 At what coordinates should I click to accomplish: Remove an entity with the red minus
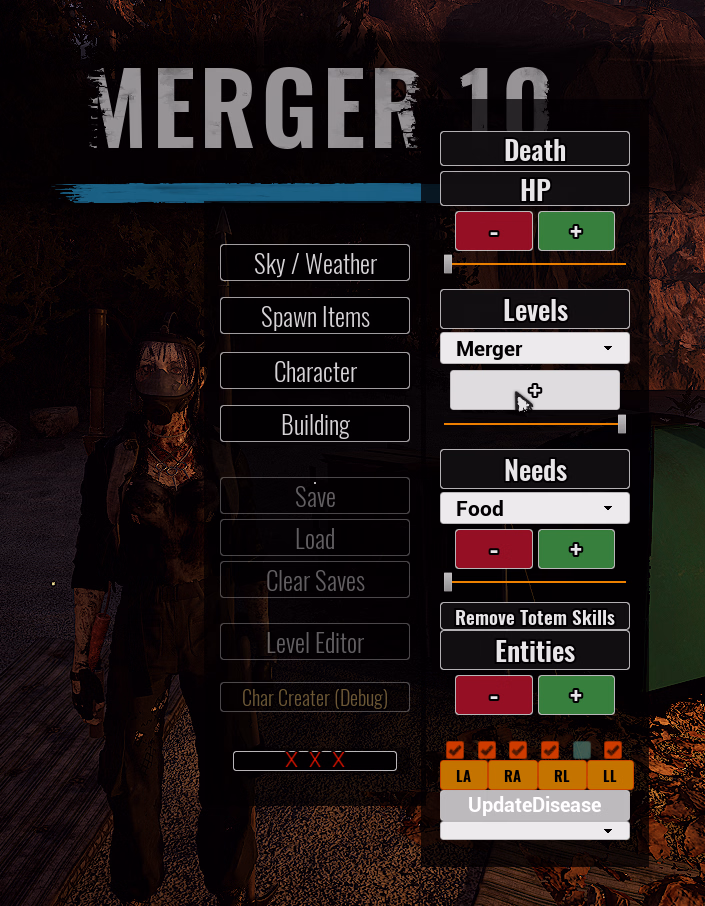coord(494,695)
